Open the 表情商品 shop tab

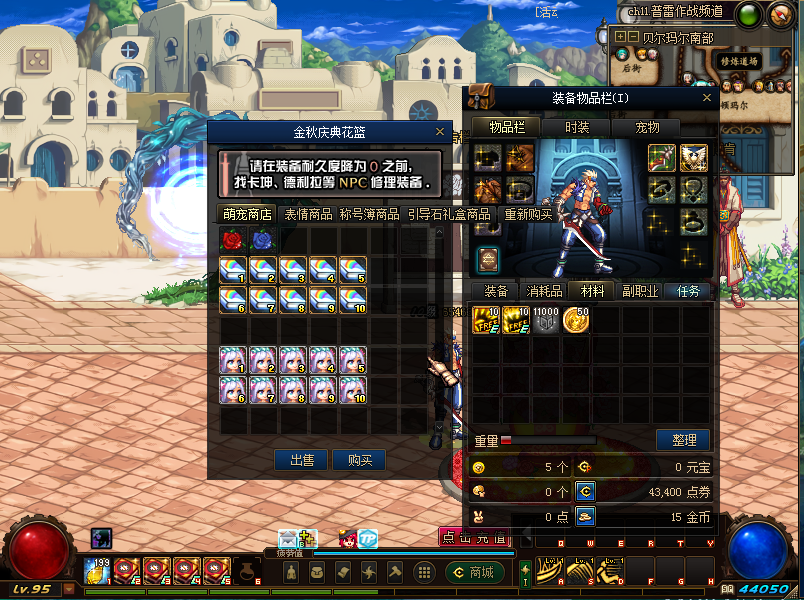tap(308, 214)
